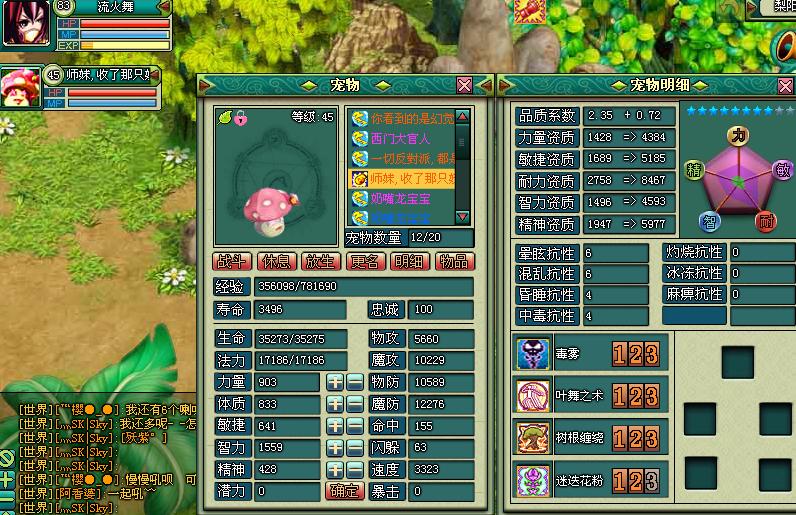Increase 智力 intelligence by one point
Screen dimensions: 796x515
[x=334, y=447]
